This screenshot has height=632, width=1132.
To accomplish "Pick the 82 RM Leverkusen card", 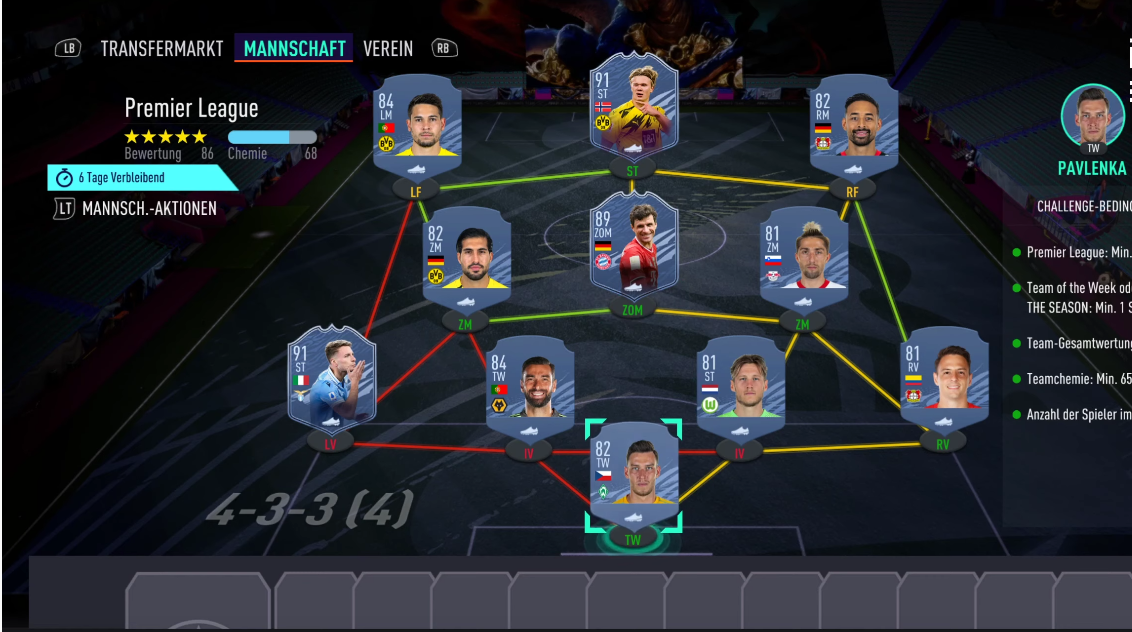I will tap(853, 126).
